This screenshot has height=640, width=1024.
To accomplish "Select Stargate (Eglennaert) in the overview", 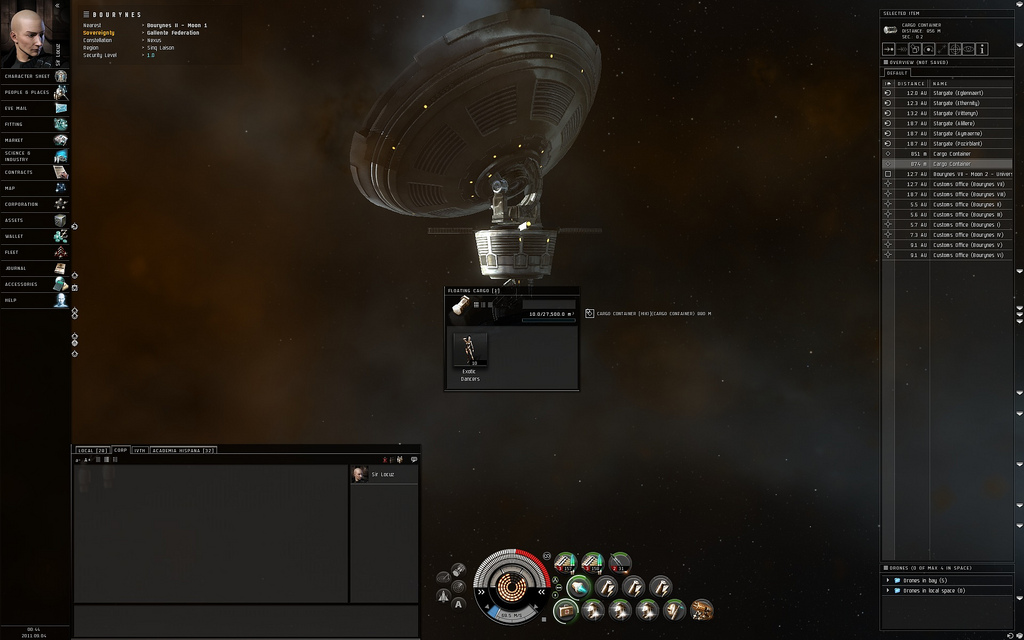I will pos(959,93).
